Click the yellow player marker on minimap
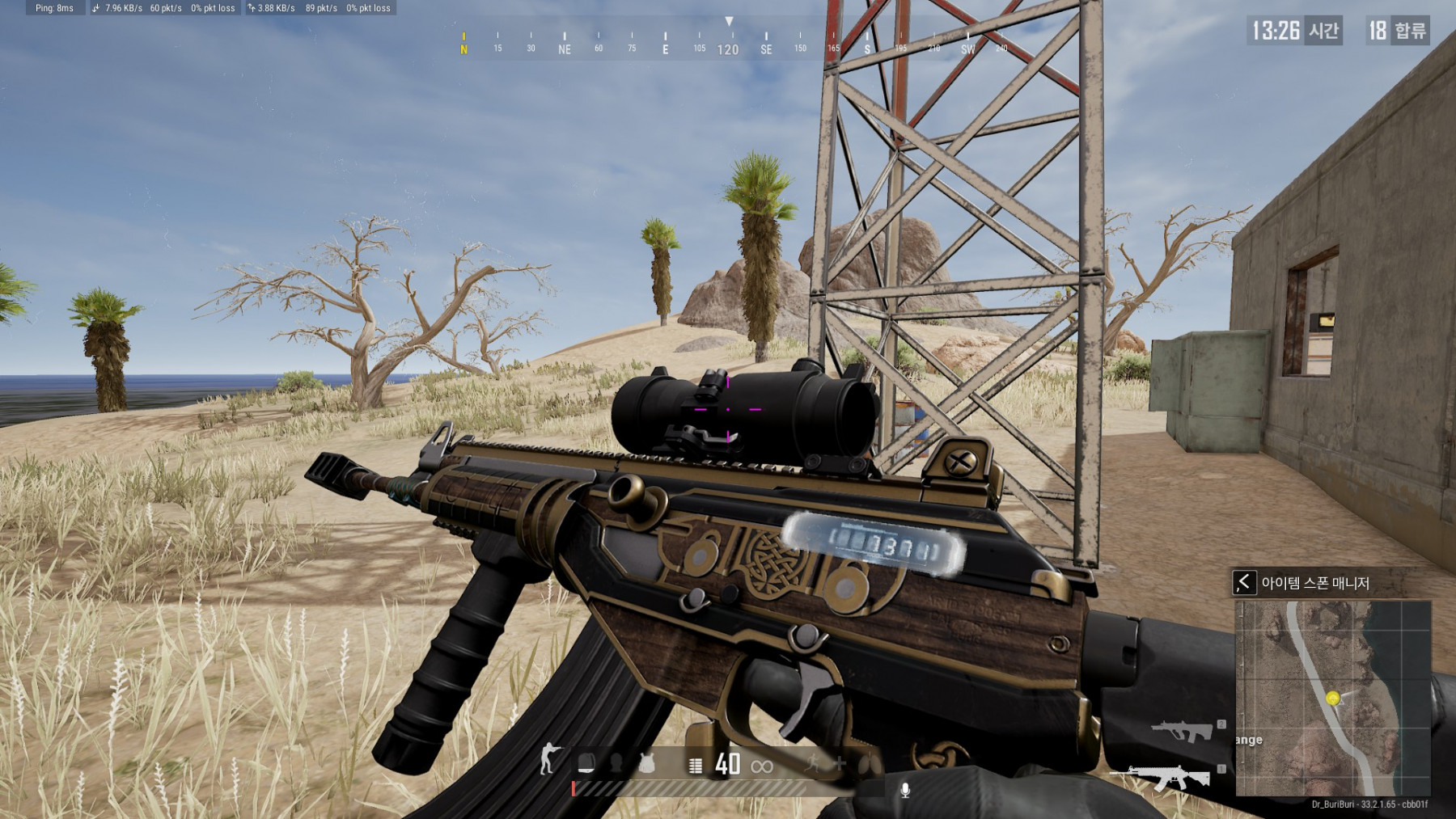 [1333, 698]
